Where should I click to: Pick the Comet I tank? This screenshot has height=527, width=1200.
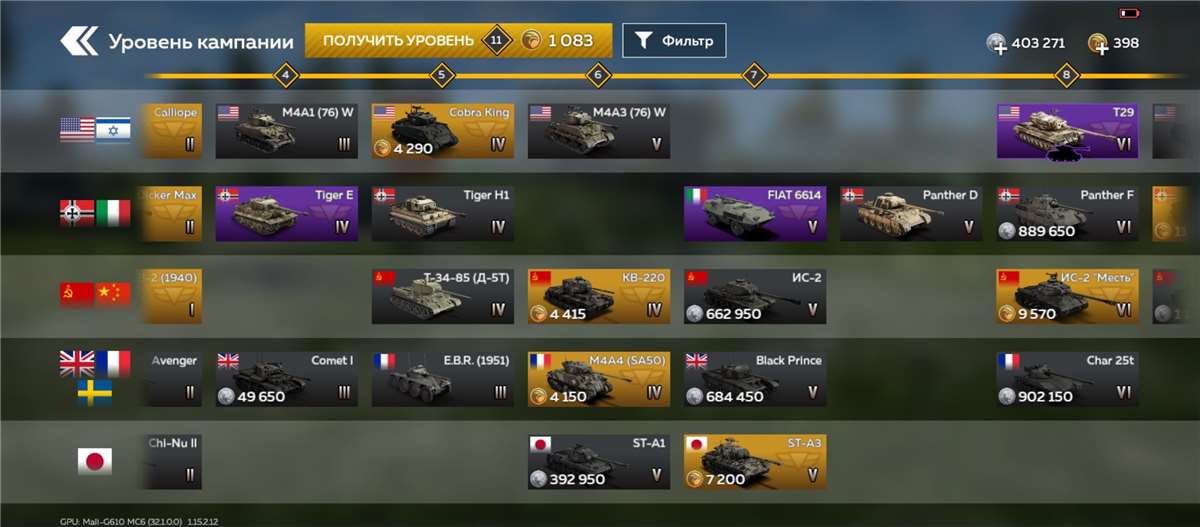(x=286, y=378)
